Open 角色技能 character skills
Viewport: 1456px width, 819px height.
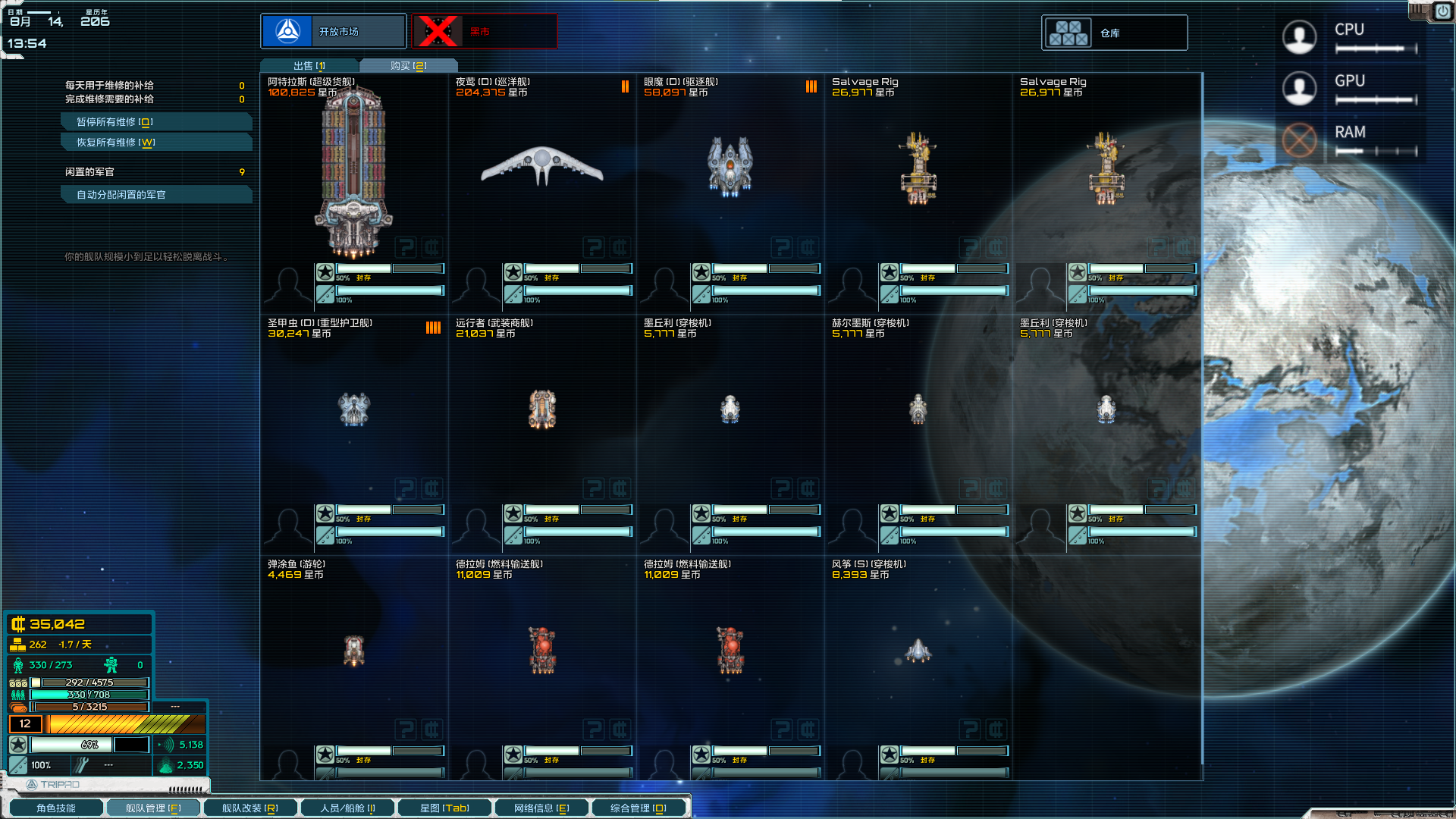point(56,808)
